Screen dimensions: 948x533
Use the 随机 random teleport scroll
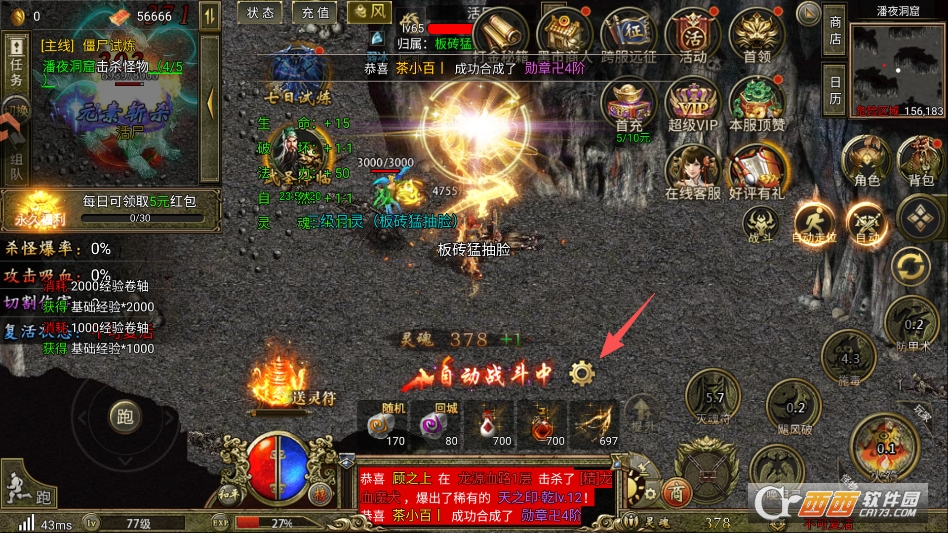click(x=380, y=420)
